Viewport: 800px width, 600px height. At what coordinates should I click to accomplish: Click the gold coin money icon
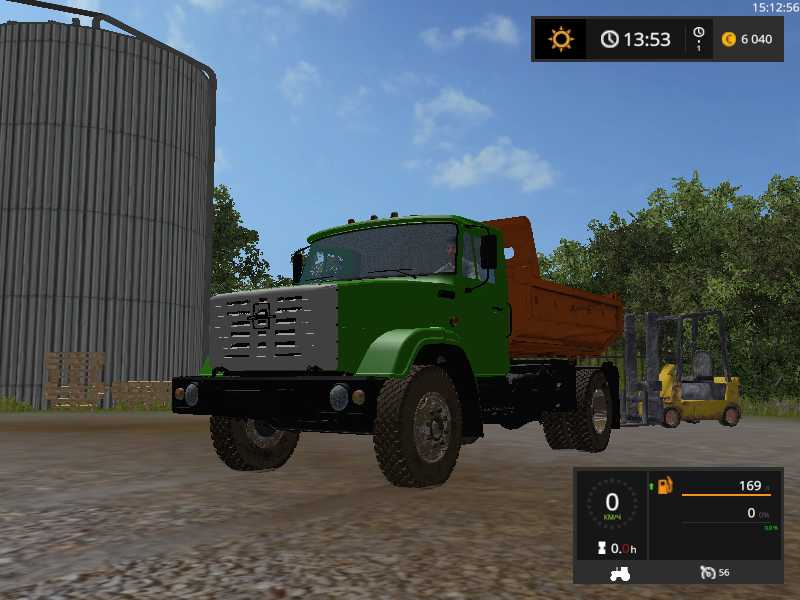(728, 39)
